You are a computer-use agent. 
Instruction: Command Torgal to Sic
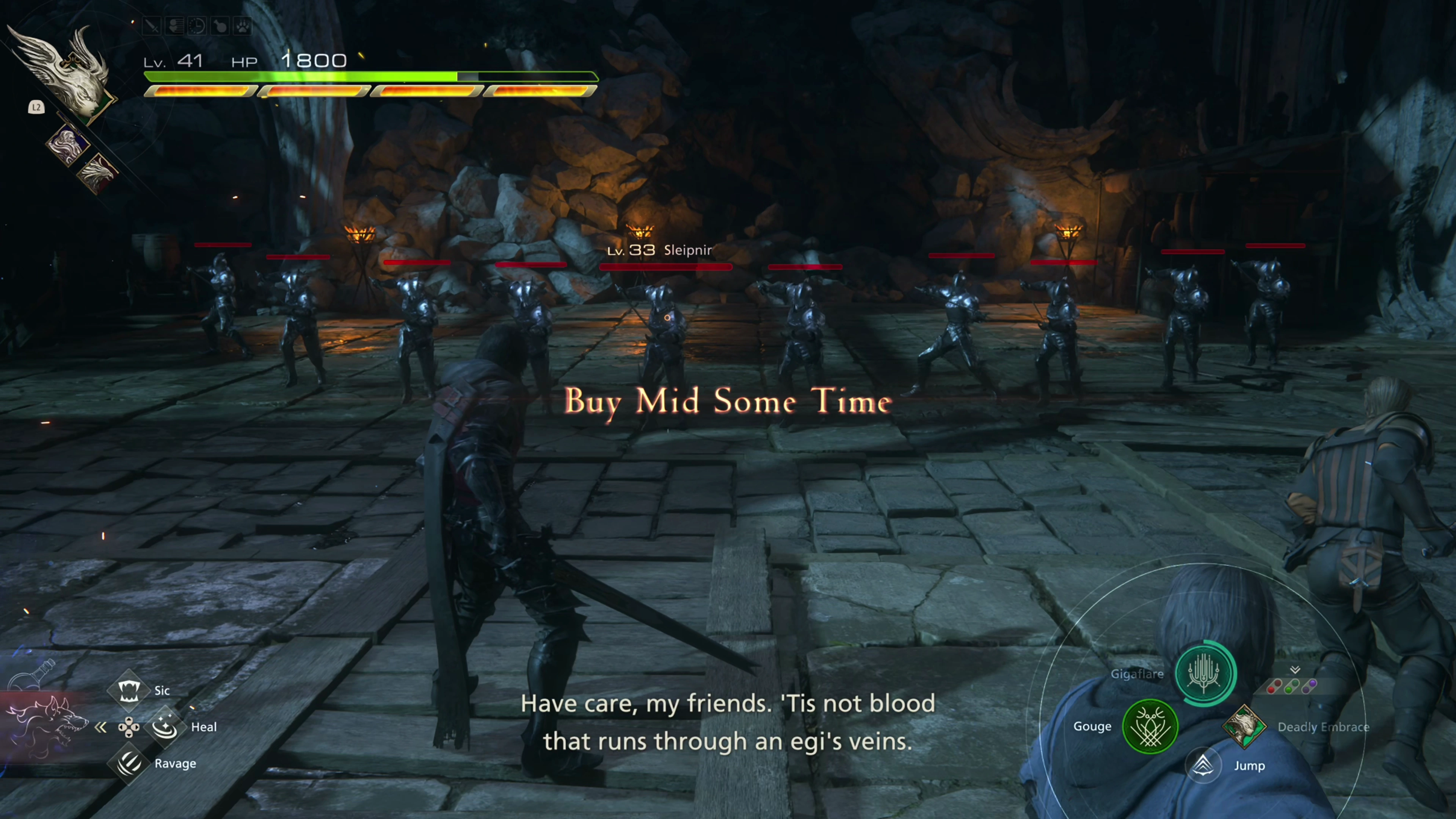pyautogui.click(x=129, y=690)
